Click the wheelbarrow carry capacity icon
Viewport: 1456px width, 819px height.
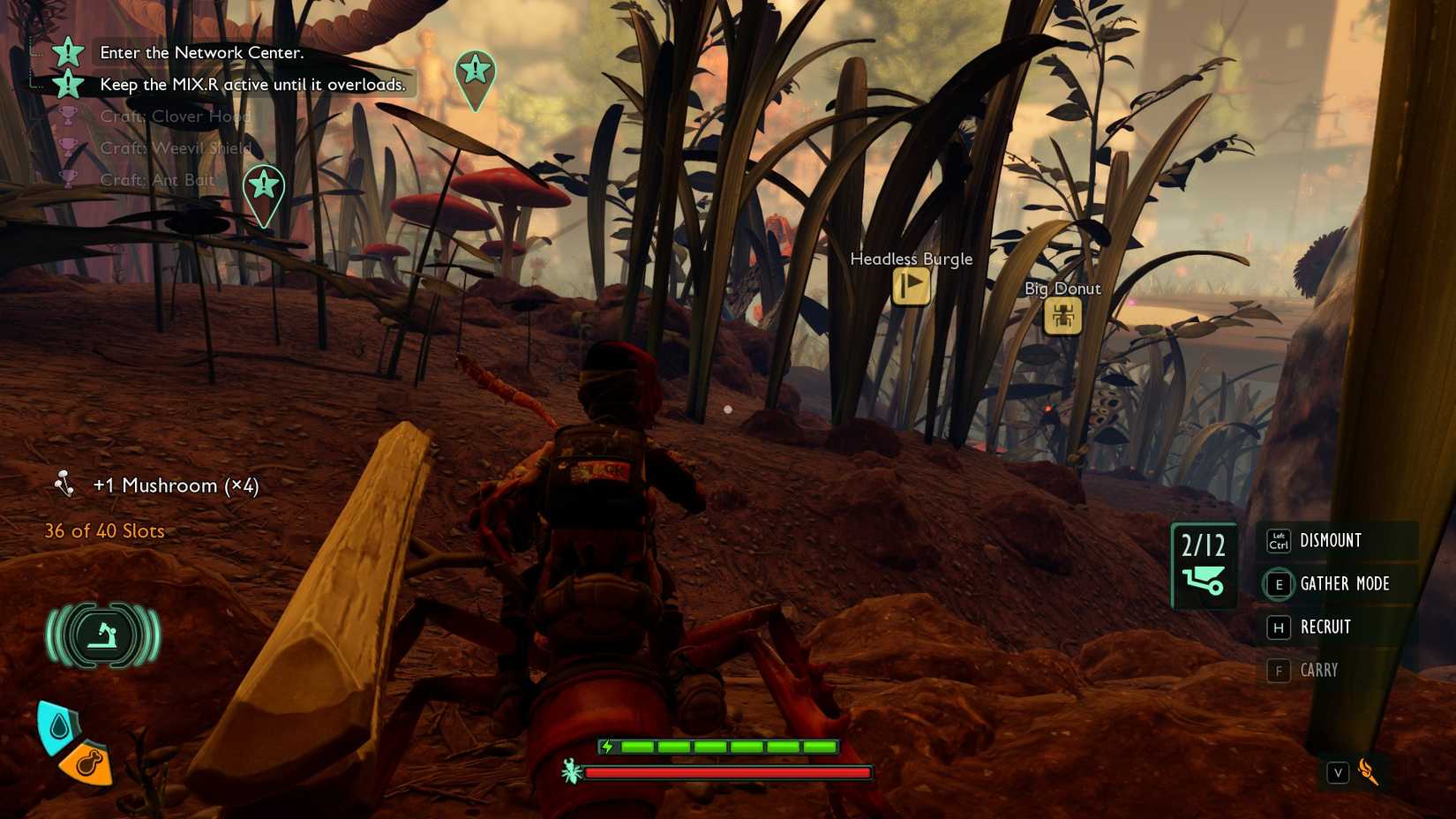click(x=1203, y=580)
